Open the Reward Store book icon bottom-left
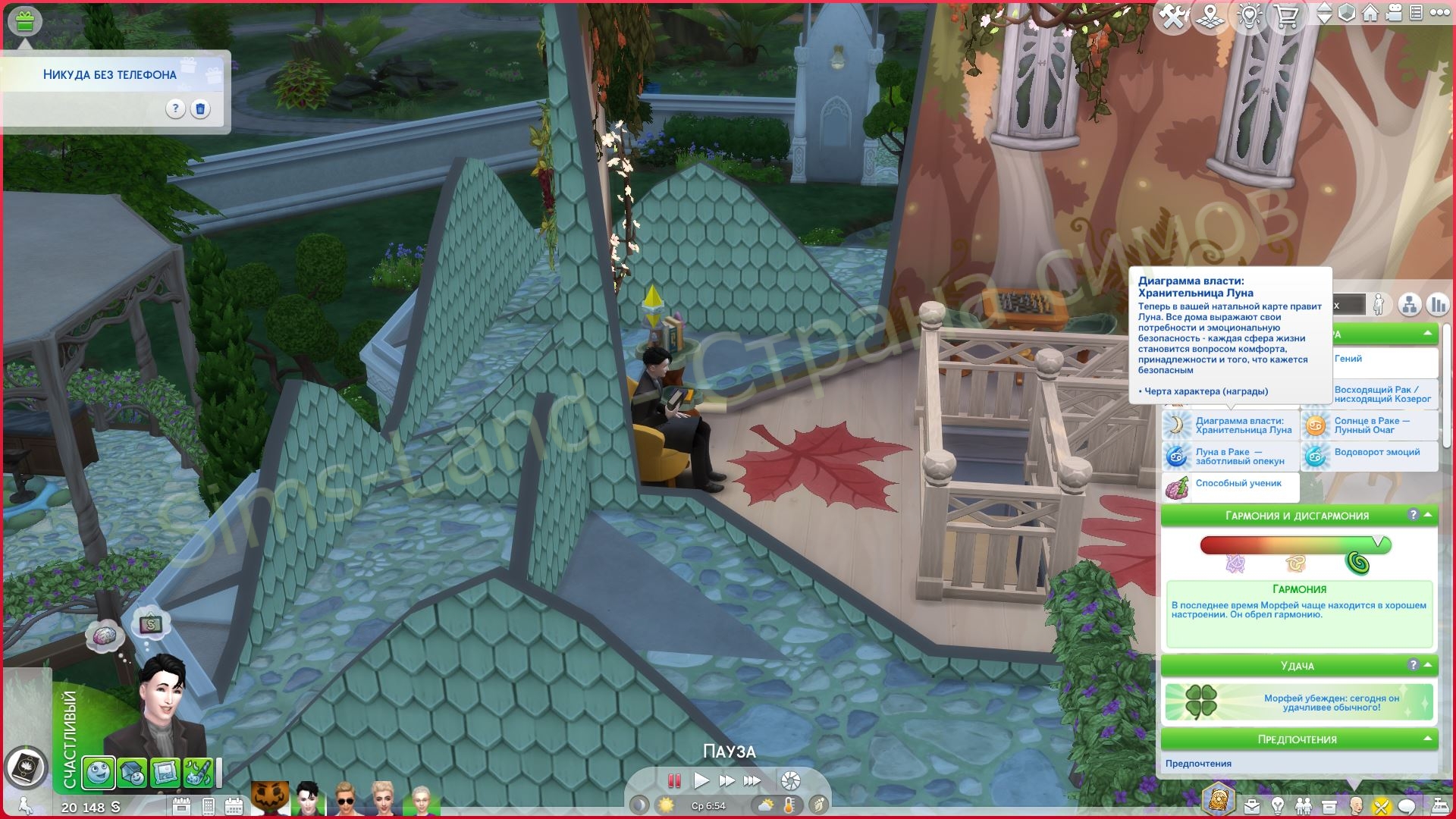 click(x=27, y=767)
